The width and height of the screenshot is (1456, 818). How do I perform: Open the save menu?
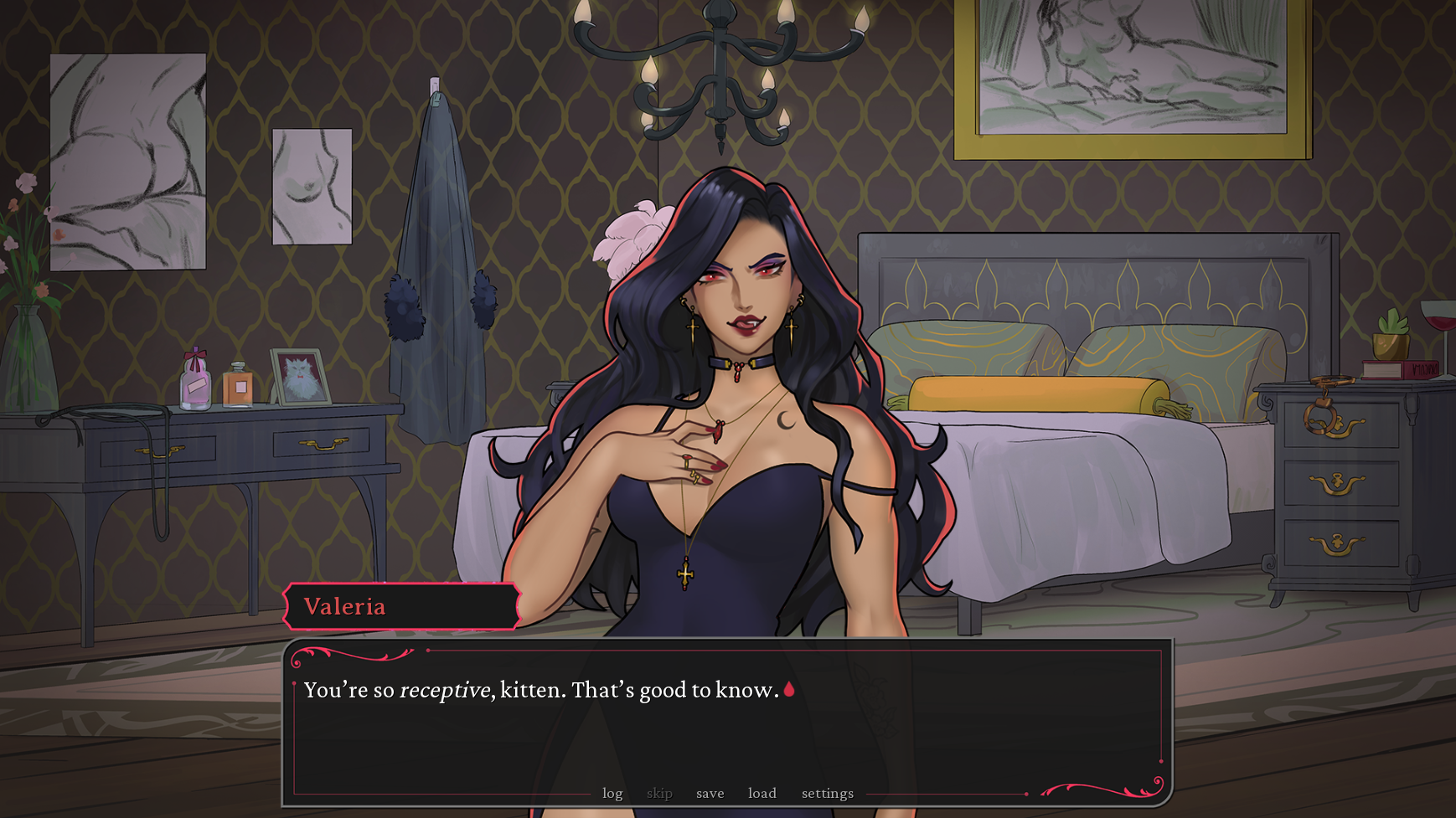click(x=710, y=793)
